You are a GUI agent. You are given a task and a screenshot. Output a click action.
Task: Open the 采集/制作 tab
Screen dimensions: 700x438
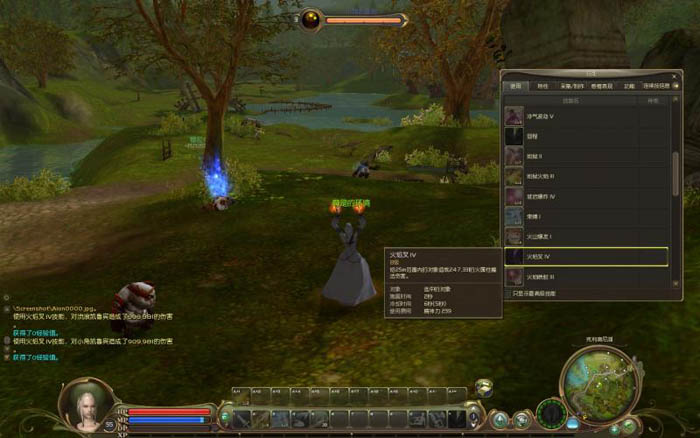pyautogui.click(x=571, y=86)
